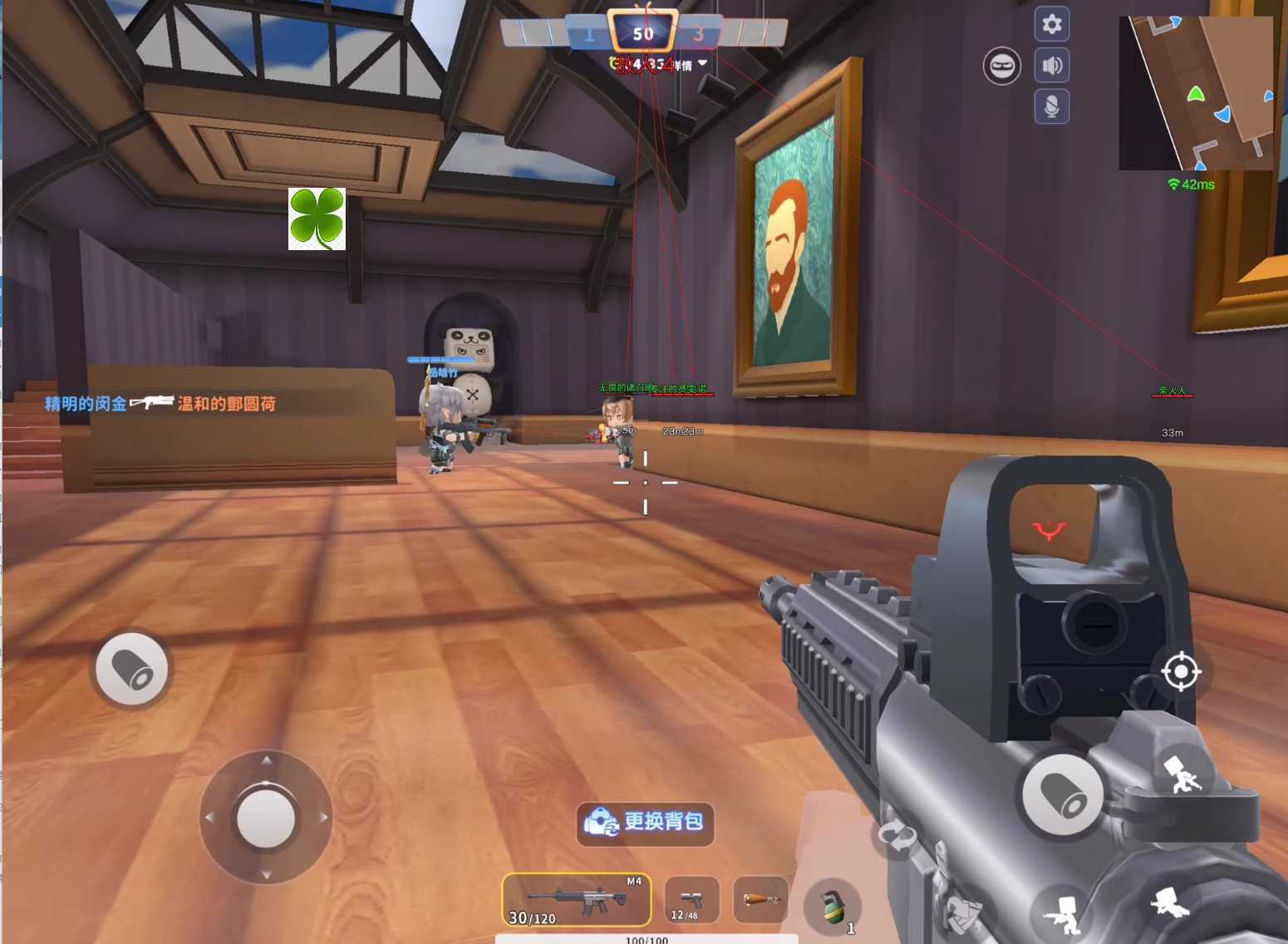Click the four-leaf clover overlay icon
The height and width of the screenshot is (944, 1288).
click(x=317, y=219)
